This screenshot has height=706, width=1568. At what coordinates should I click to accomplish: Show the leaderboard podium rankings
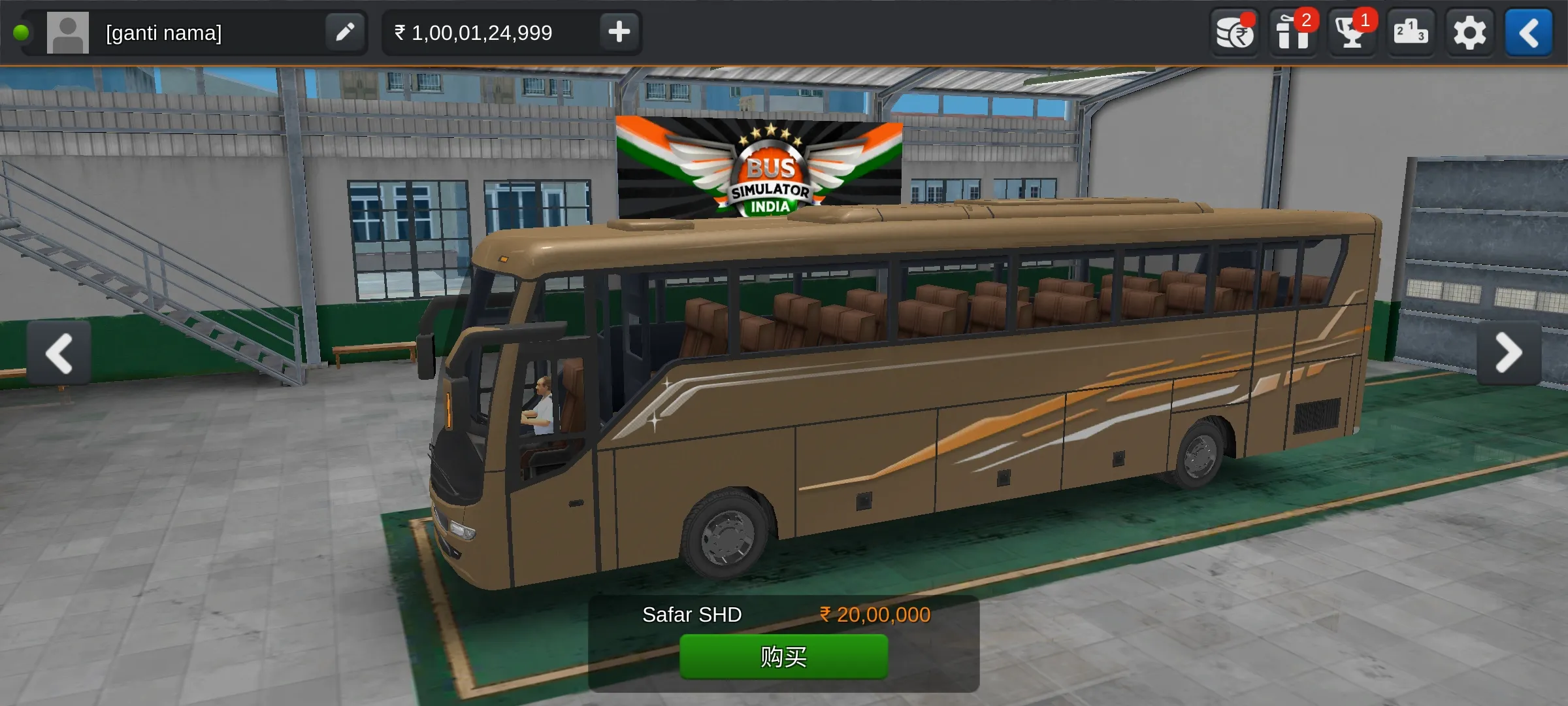pyautogui.click(x=1411, y=33)
